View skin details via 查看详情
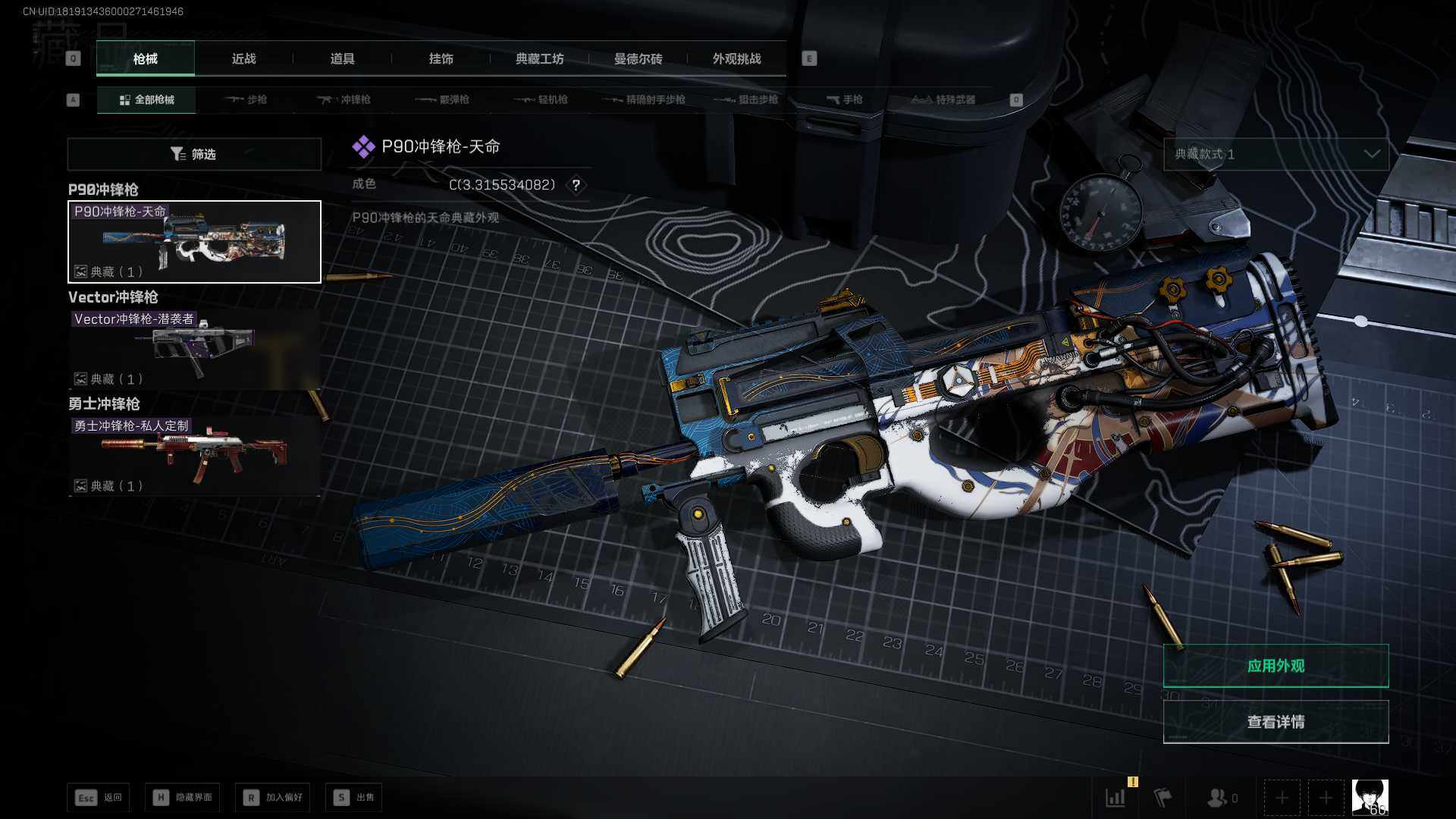This screenshot has height=819, width=1456. coord(1276,722)
